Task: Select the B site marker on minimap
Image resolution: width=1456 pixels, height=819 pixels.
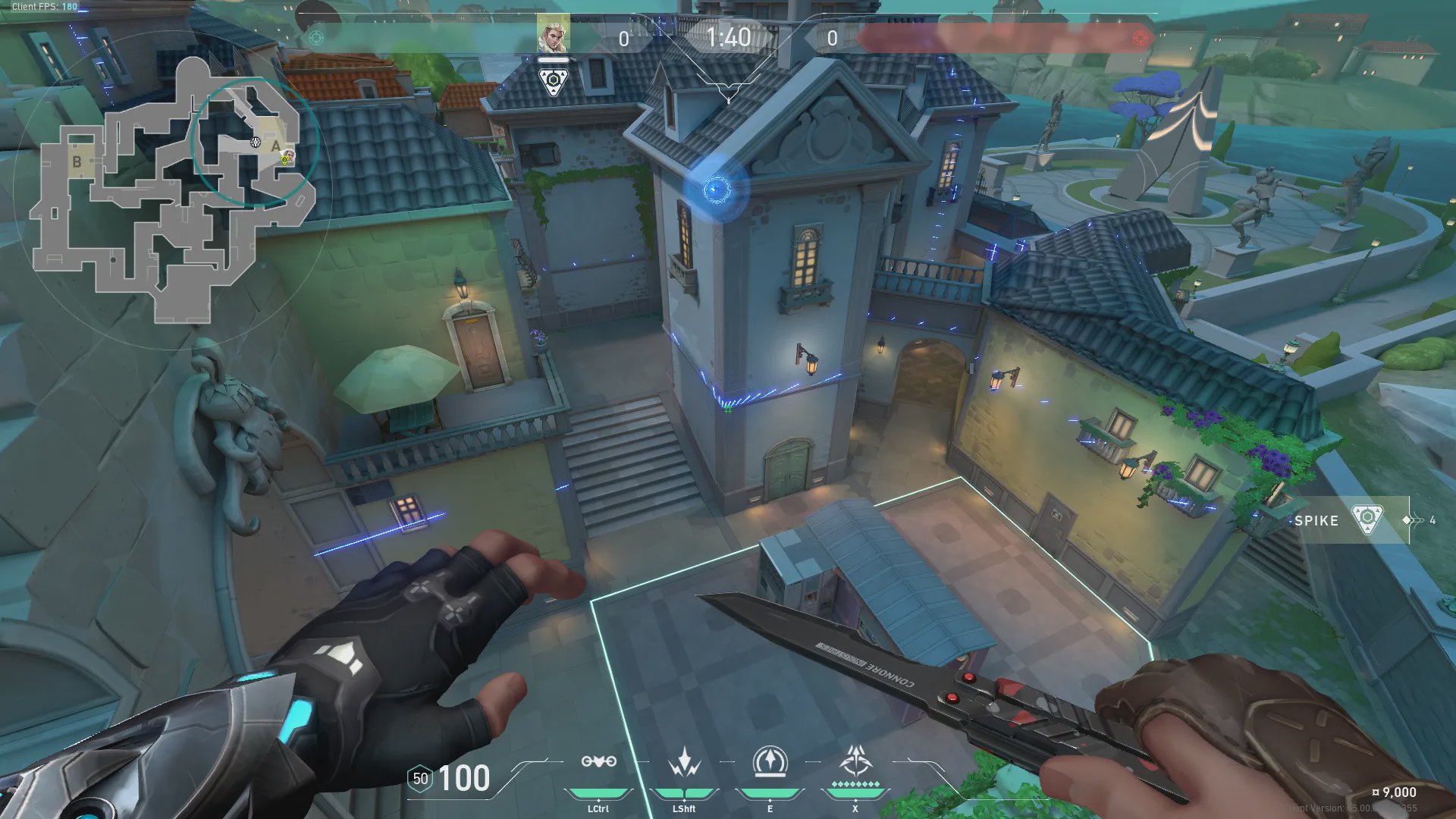Action: (x=77, y=162)
